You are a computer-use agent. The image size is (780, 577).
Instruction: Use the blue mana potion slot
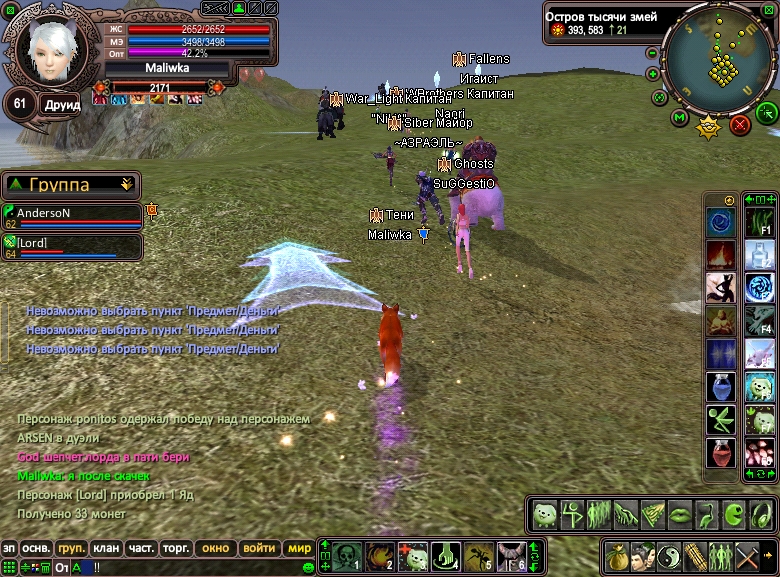pyautogui.click(x=721, y=387)
